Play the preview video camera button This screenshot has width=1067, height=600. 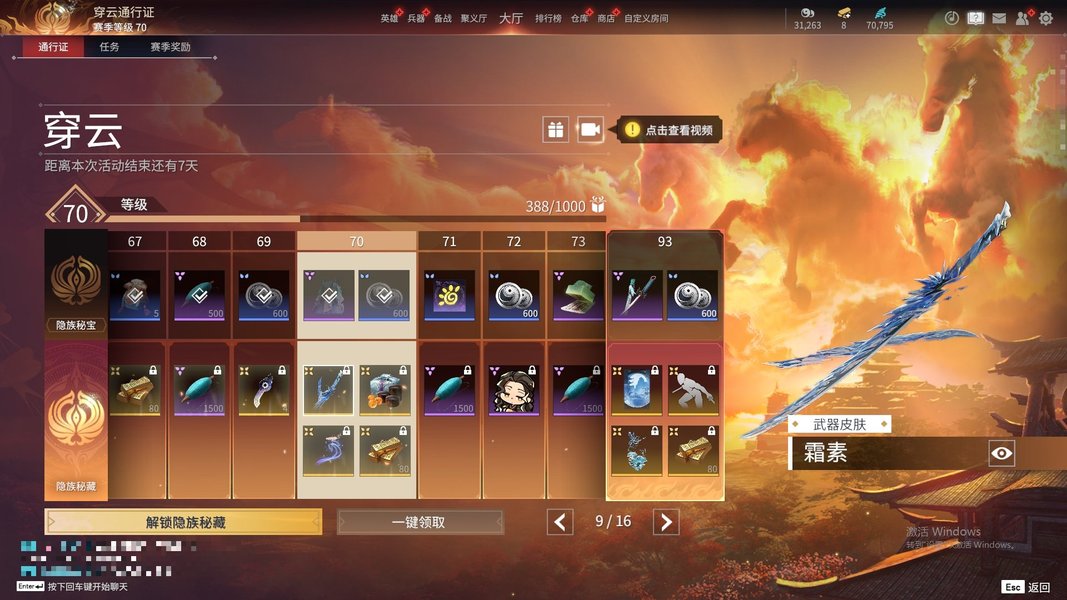(590, 129)
